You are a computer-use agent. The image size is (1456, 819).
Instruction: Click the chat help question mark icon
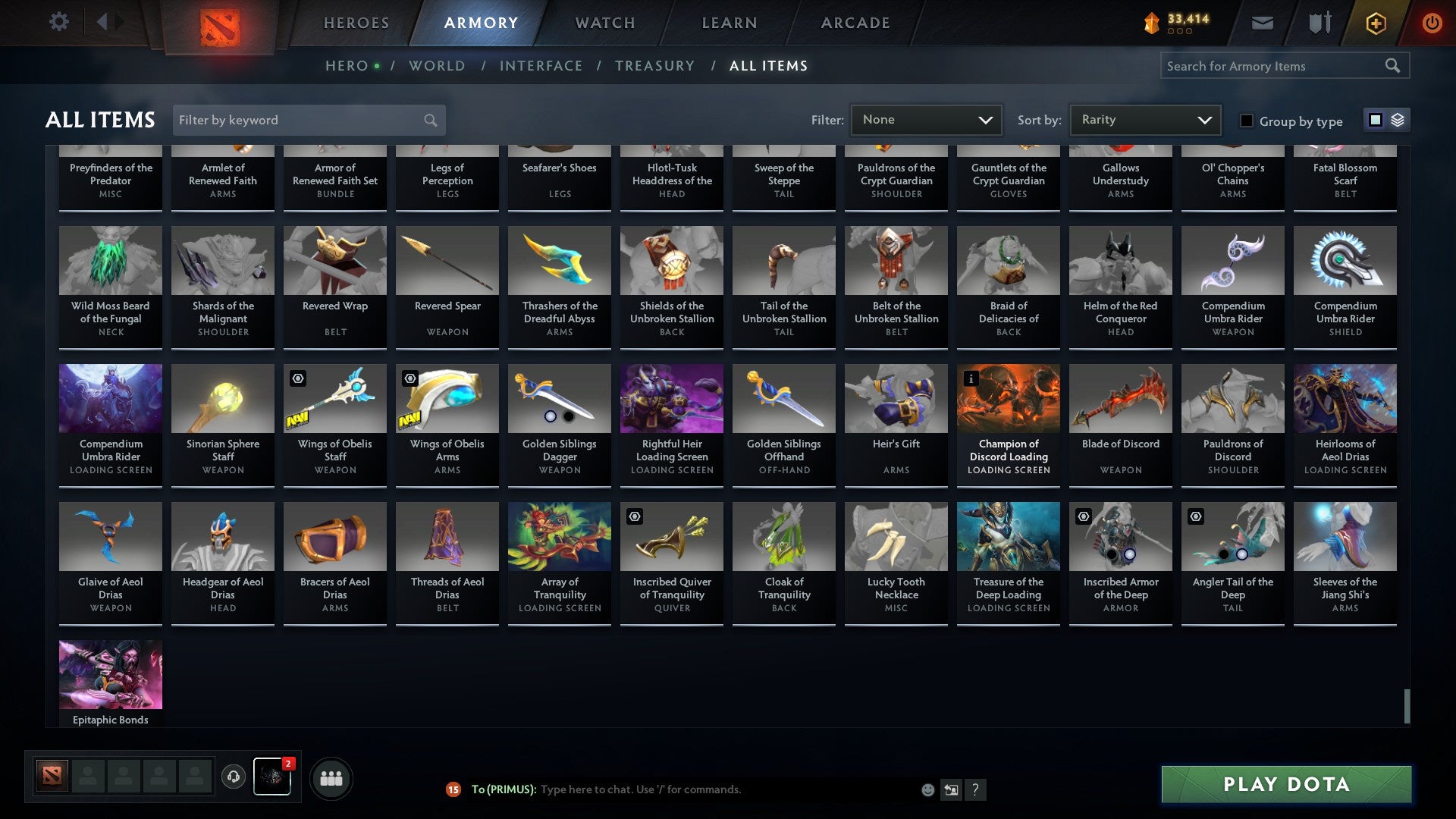[976, 789]
